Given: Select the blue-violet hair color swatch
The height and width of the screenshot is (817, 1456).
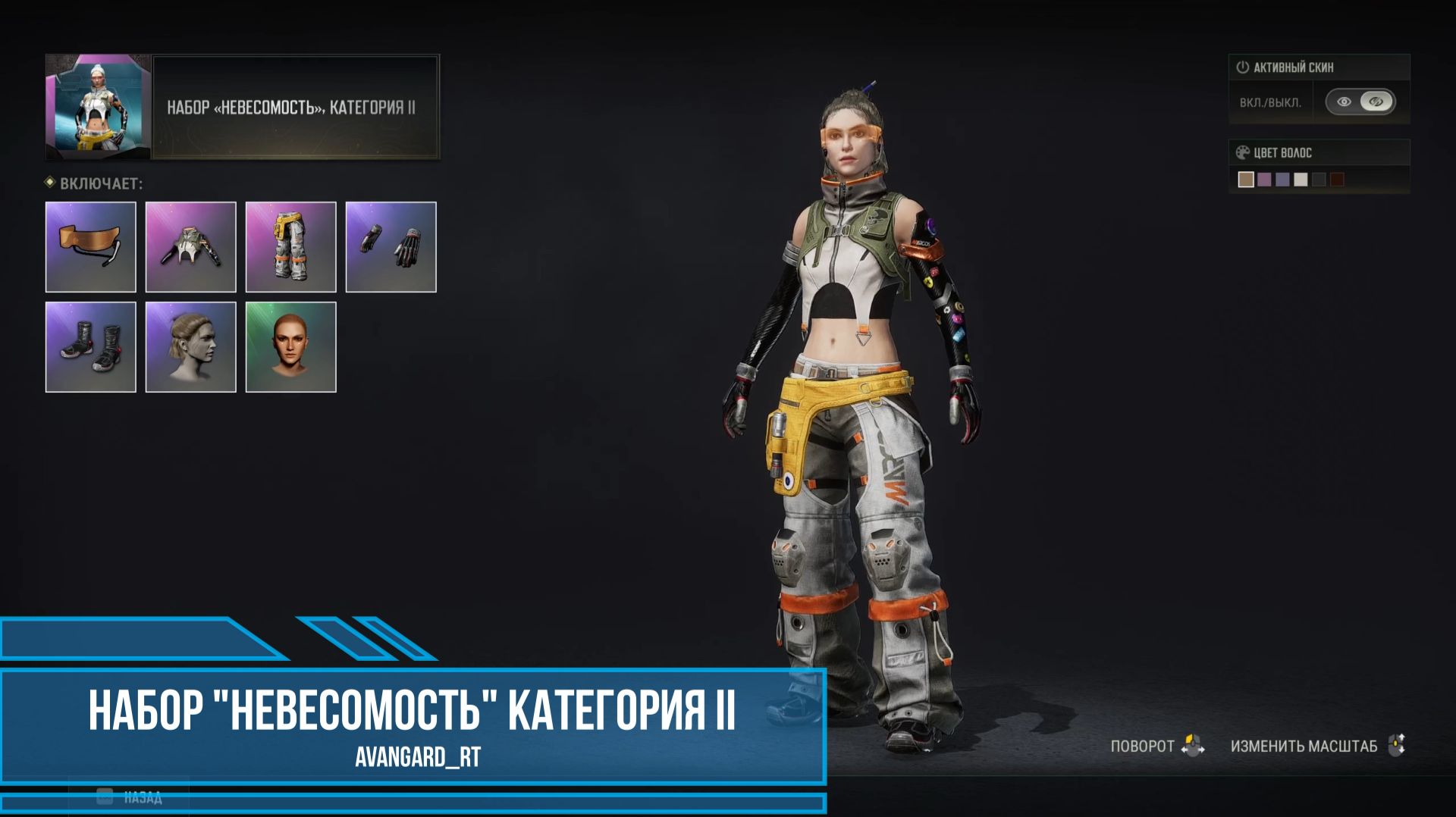Looking at the screenshot, I should [x=1282, y=180].
